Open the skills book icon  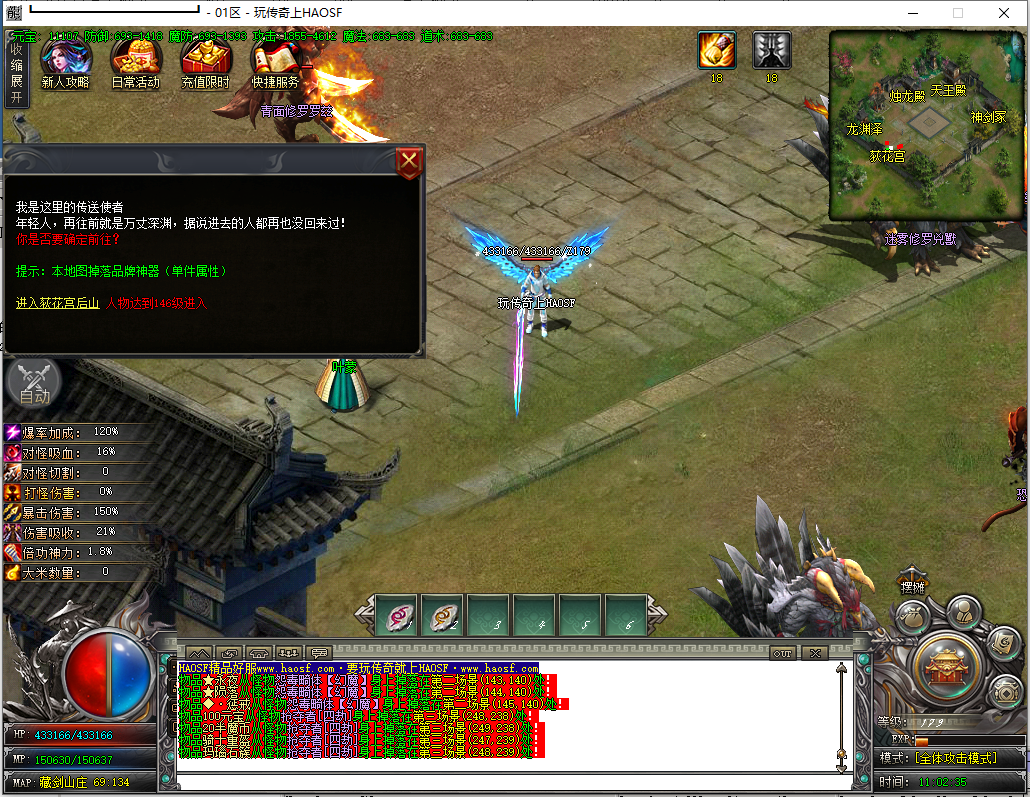click(x=1003, y=643)
